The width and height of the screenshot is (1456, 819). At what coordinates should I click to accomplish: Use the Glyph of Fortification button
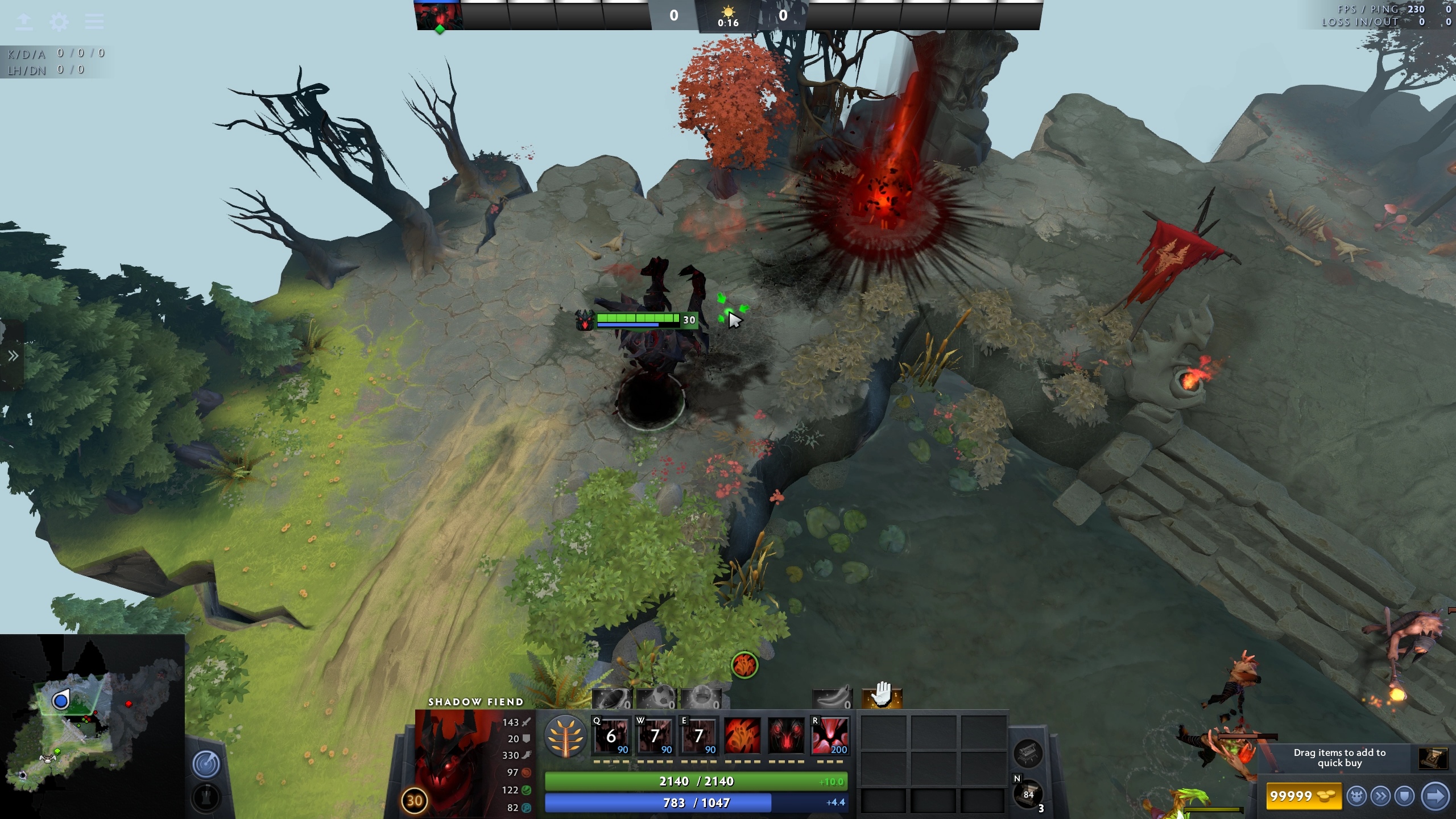pyautogui.click(x=206, y=798)
